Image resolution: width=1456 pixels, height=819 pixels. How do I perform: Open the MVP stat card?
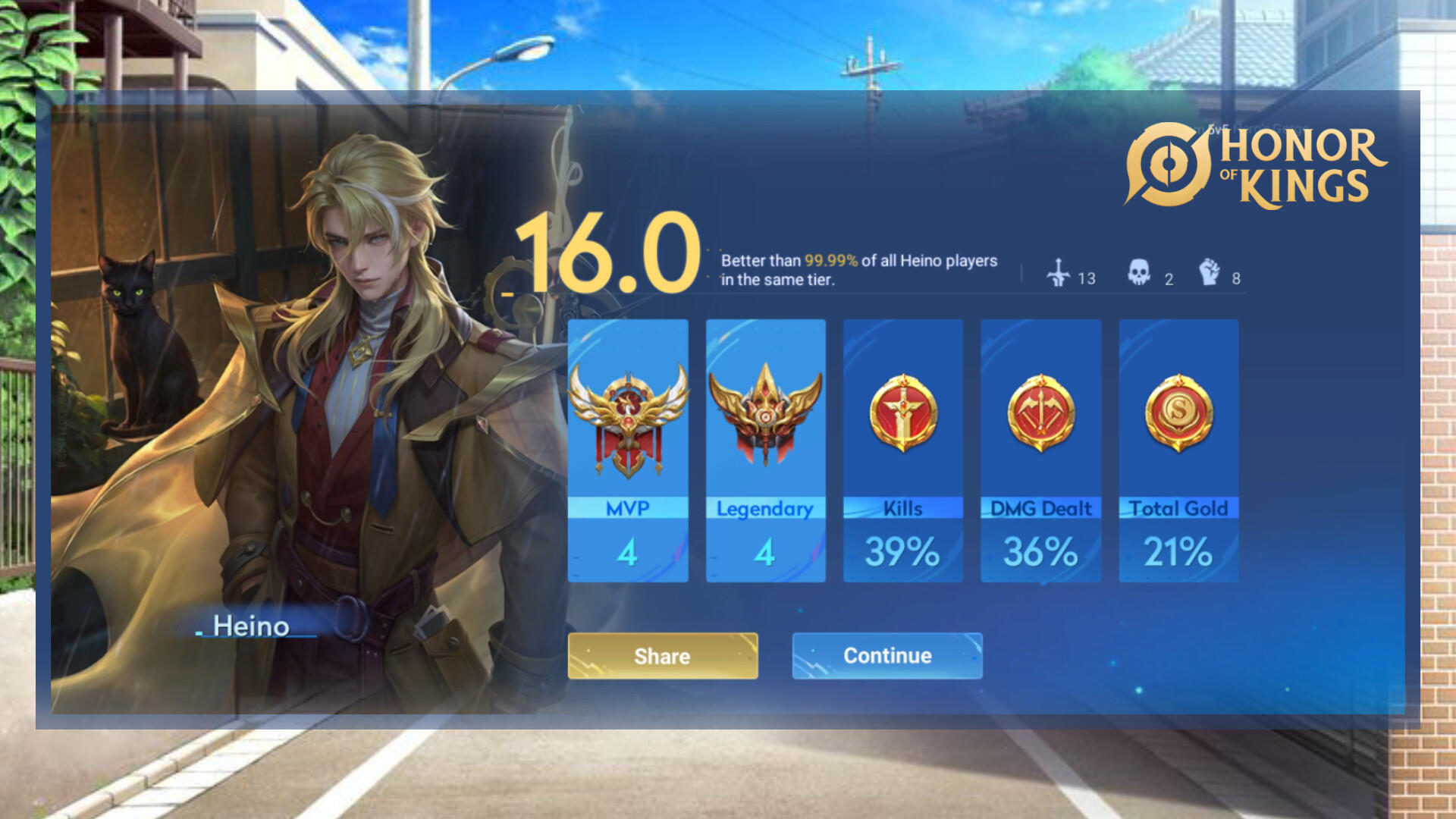click(628, 451)
